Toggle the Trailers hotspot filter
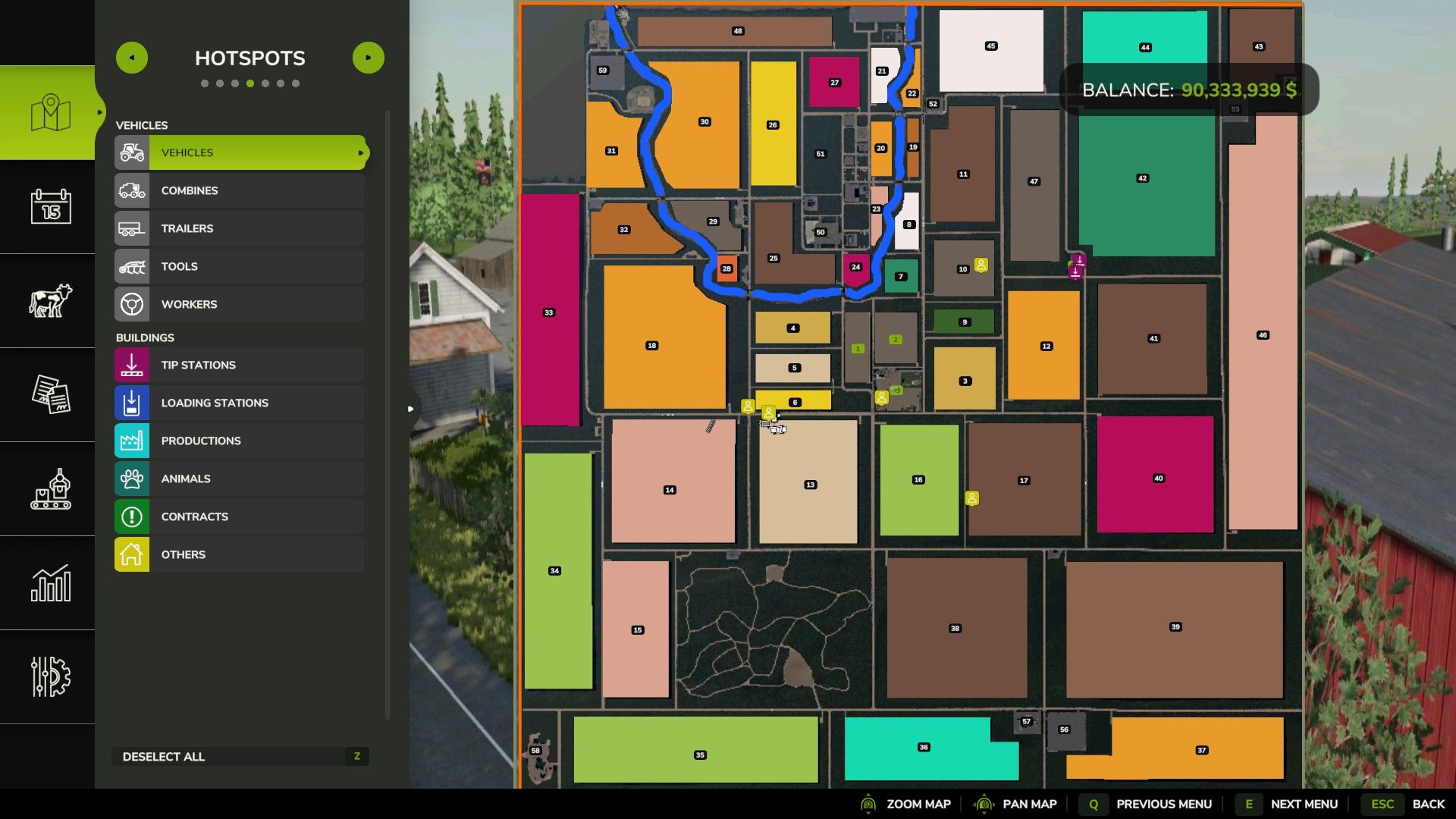1456x819 pixels. 240,228
